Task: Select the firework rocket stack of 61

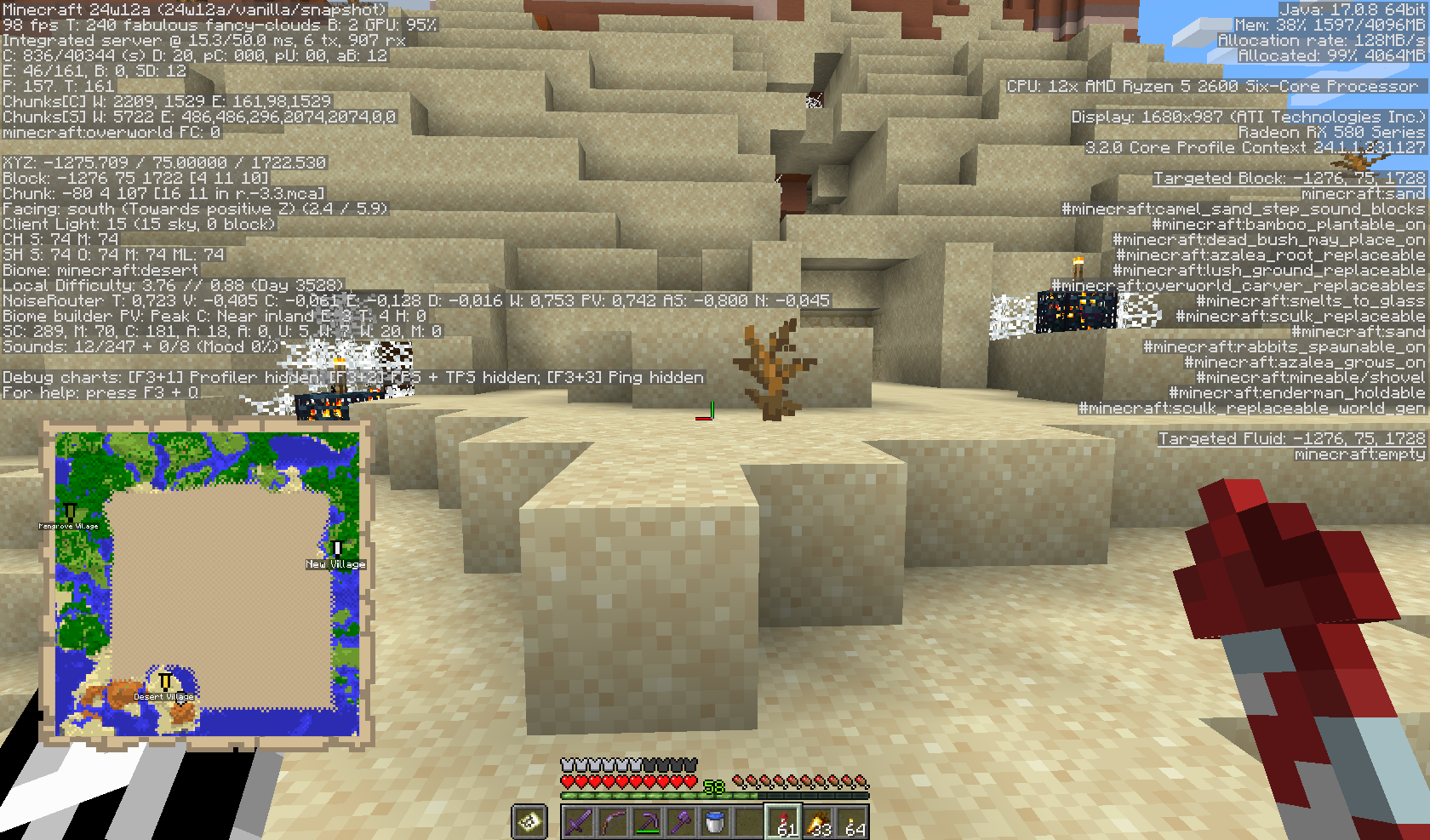Action: 783,822
